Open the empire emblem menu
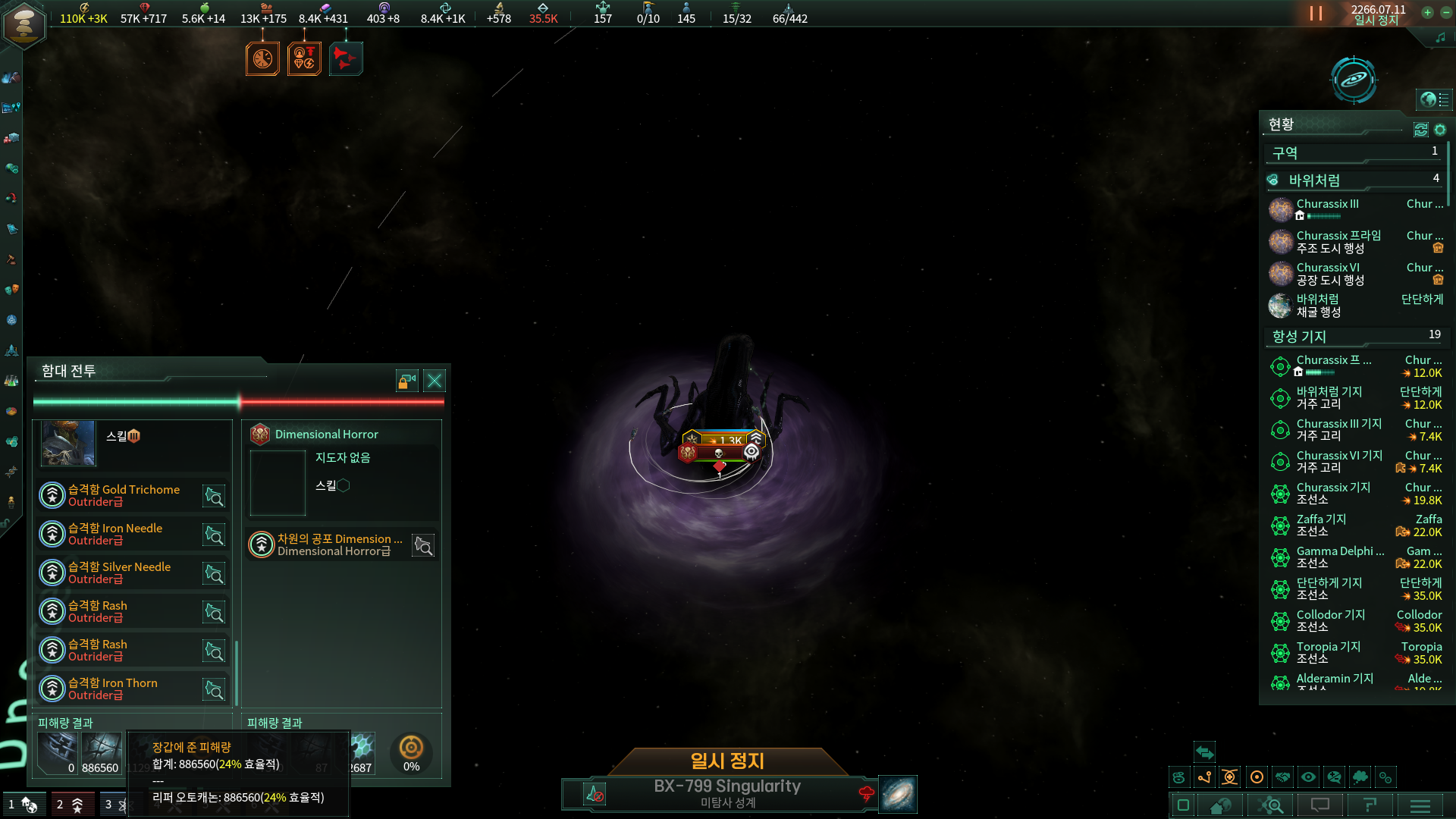This screenshot has width=1456, height=819. (24, 24)
